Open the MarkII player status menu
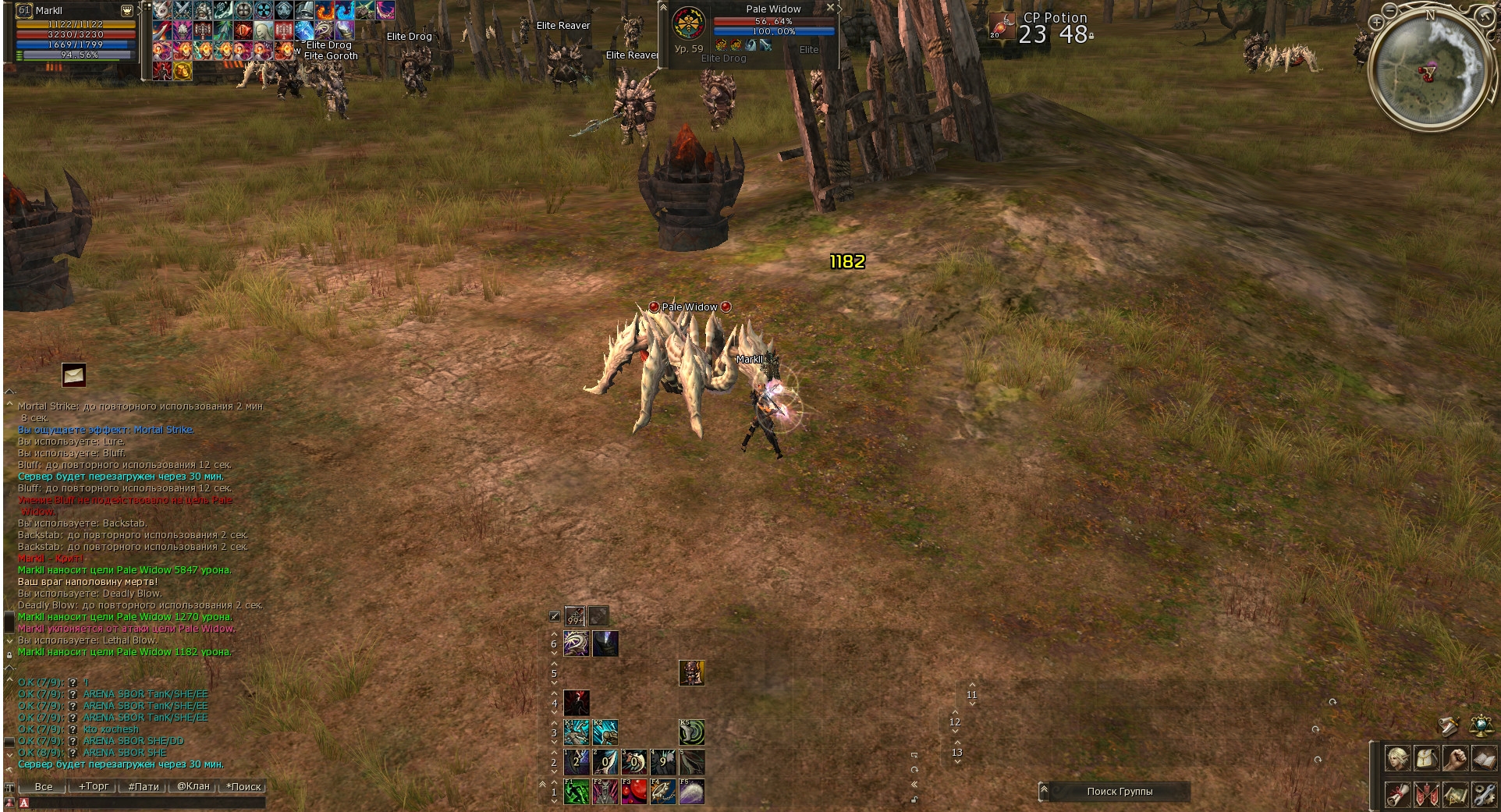 coord(126,10)
